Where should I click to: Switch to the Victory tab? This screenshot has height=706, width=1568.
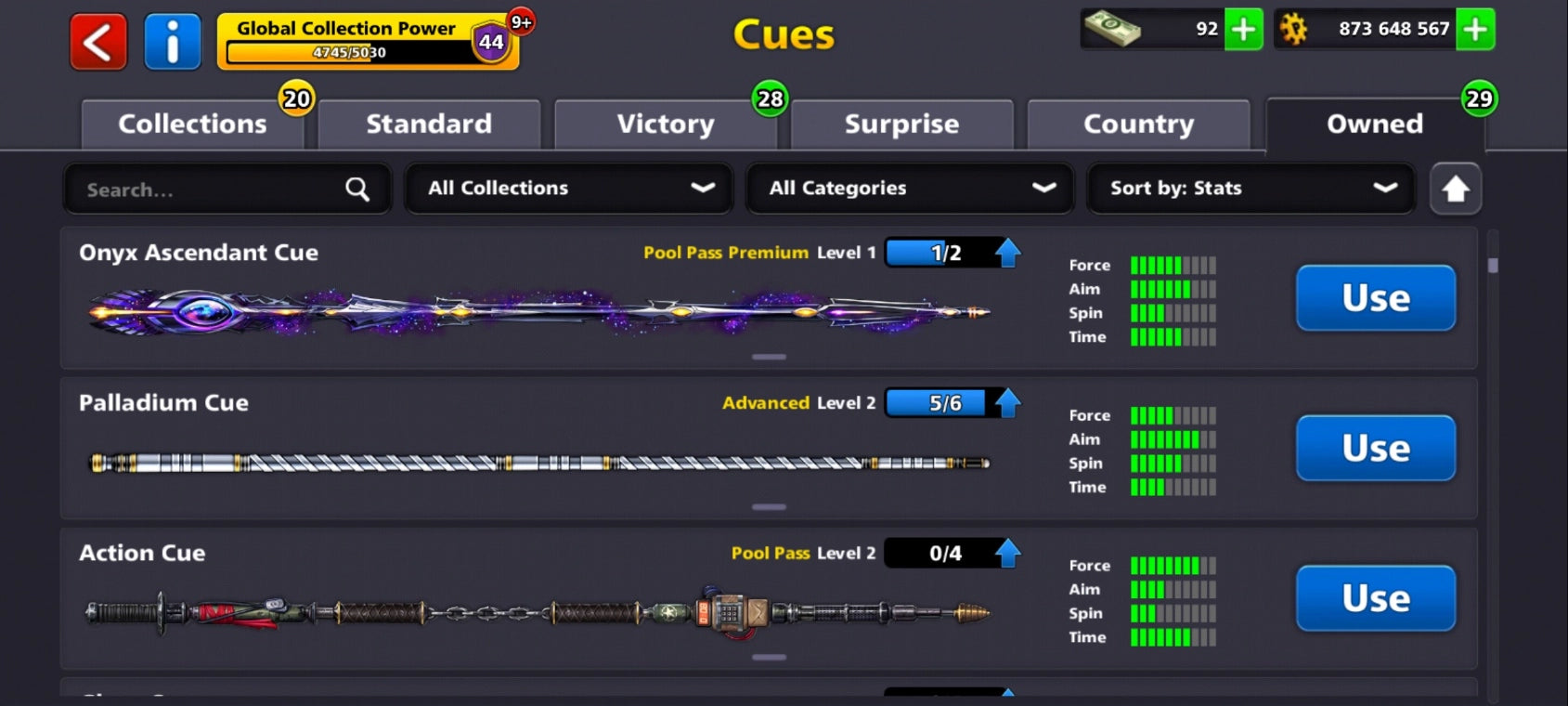pyautogui.click(x=666, y=124)
